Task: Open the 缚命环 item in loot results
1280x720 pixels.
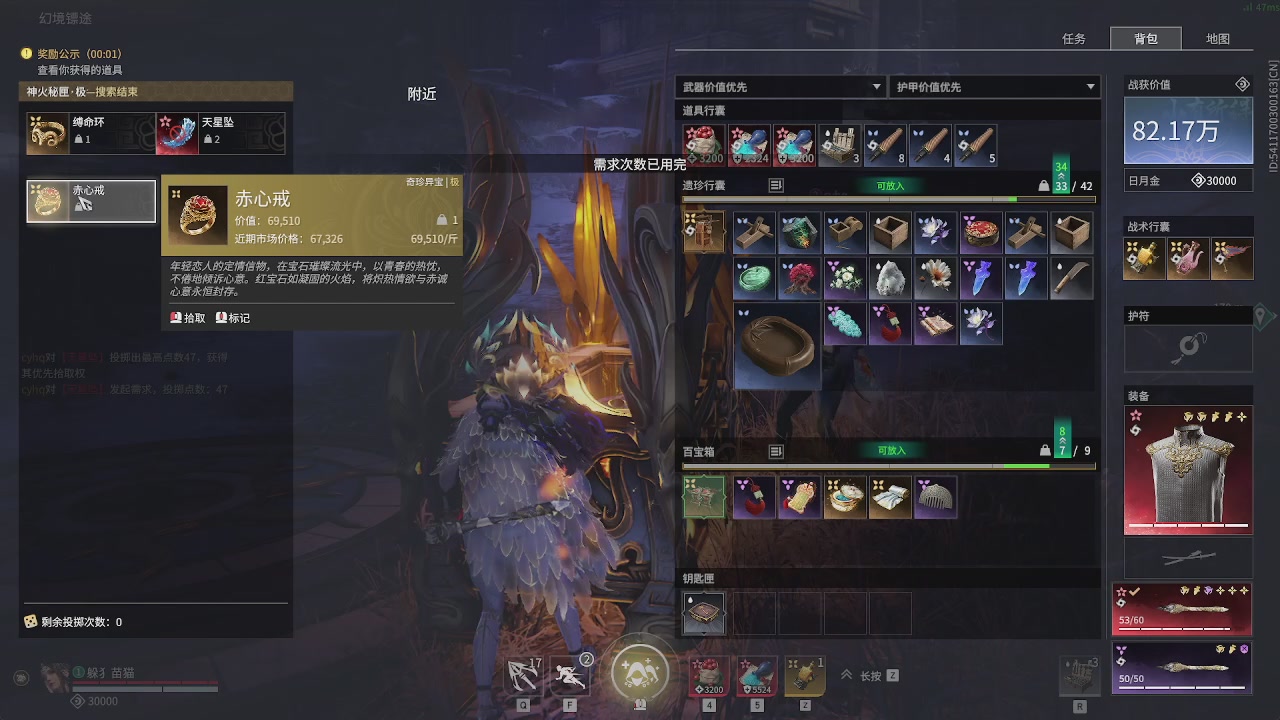Action: [49, 131]
